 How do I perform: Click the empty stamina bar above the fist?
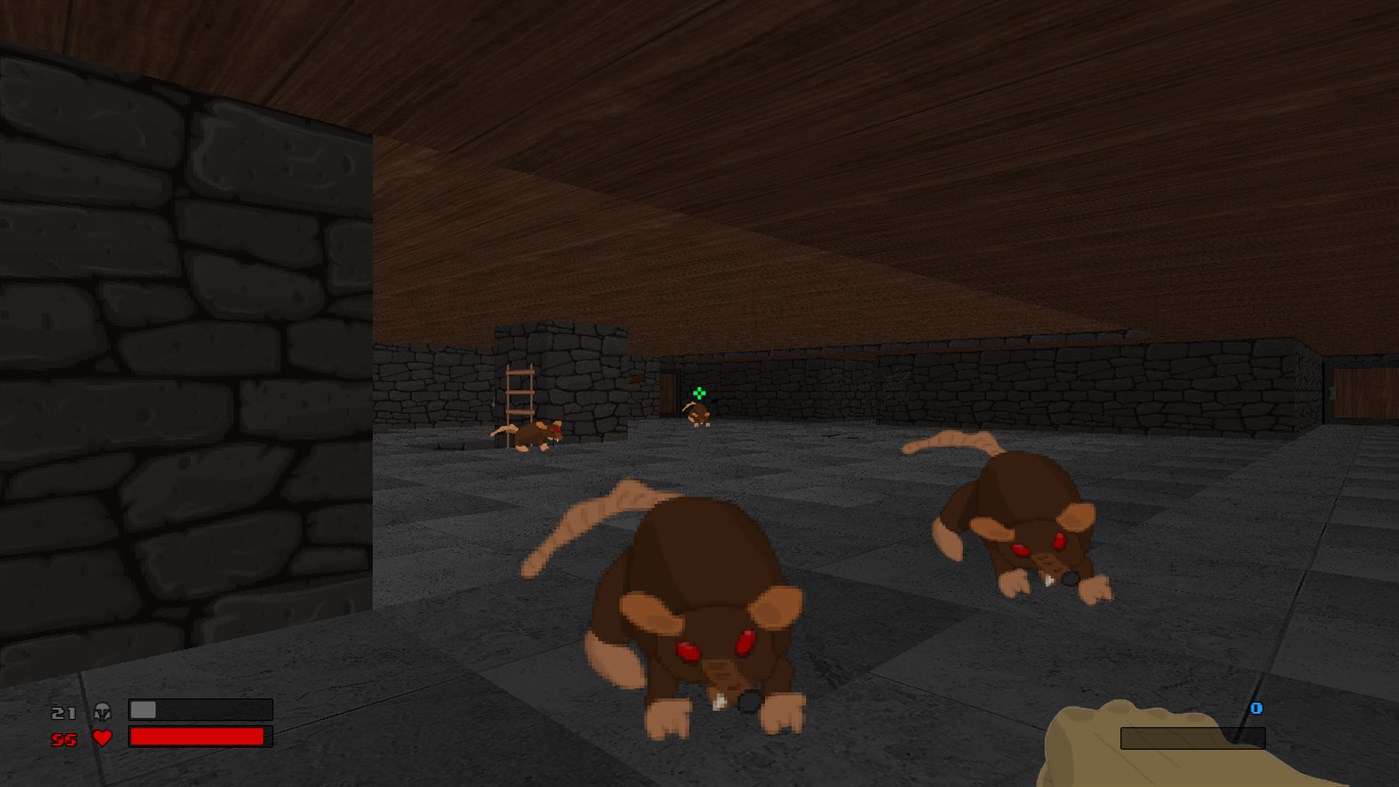click(x=1192, y=737)
